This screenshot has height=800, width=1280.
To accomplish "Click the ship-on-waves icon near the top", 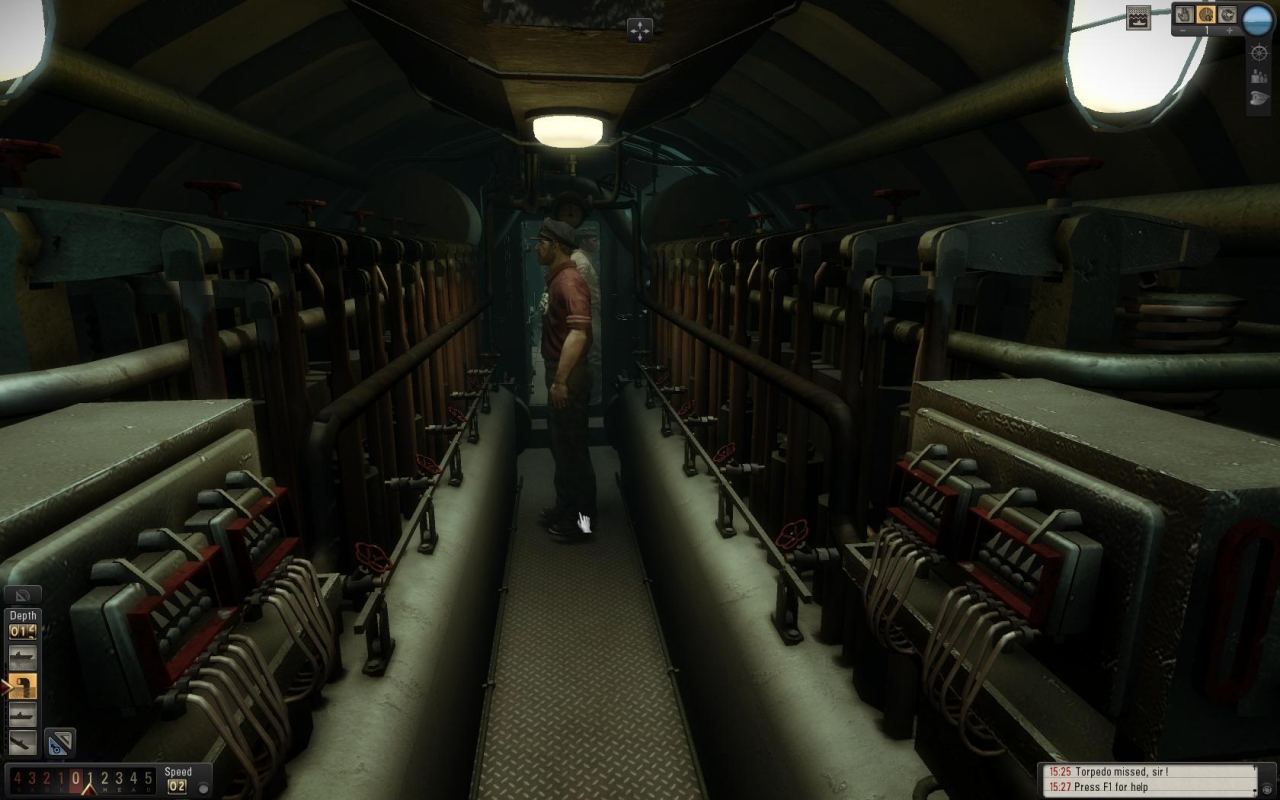I will tap(1138, 16).
